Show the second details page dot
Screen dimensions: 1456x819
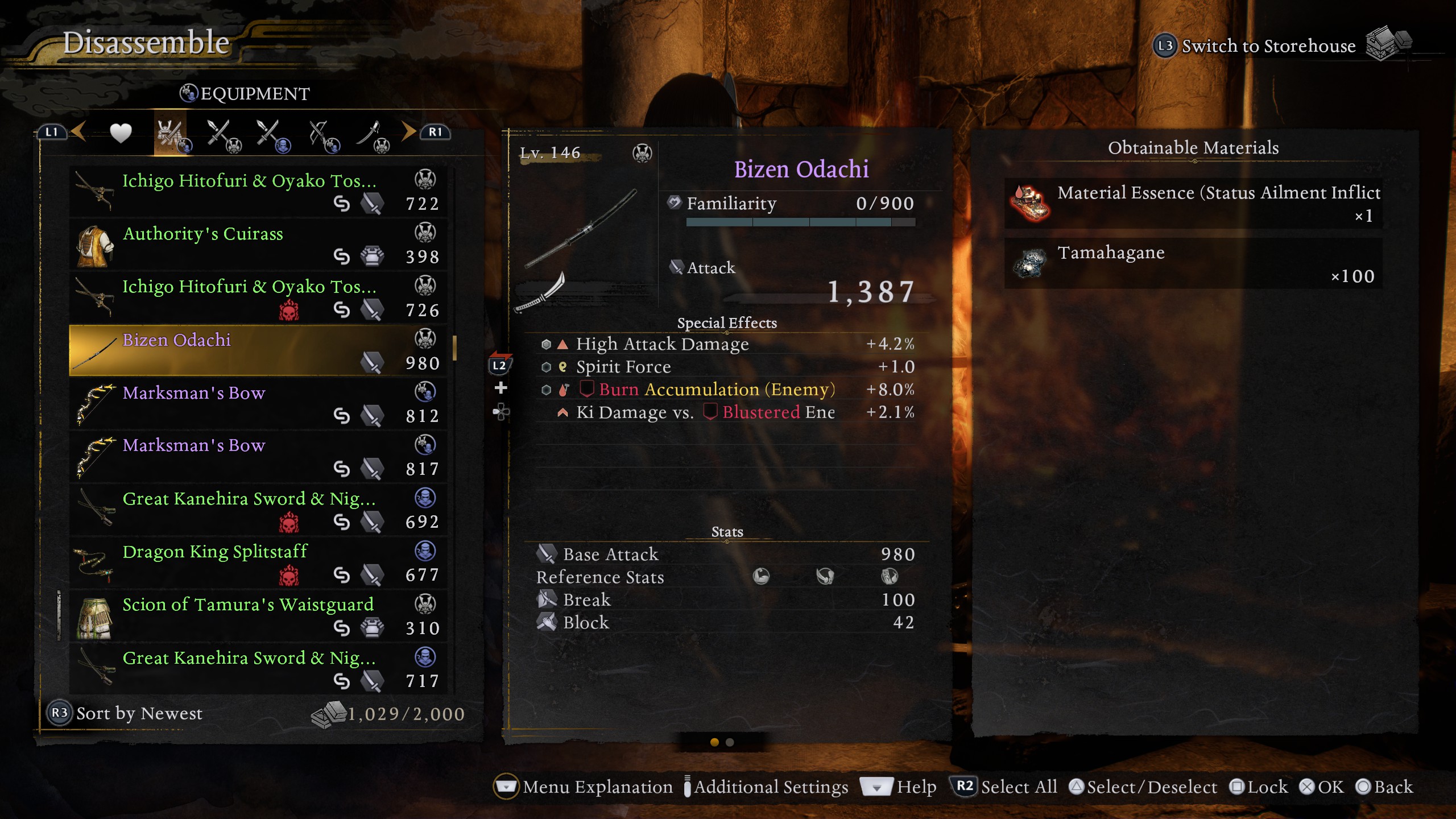coord(730,742)
